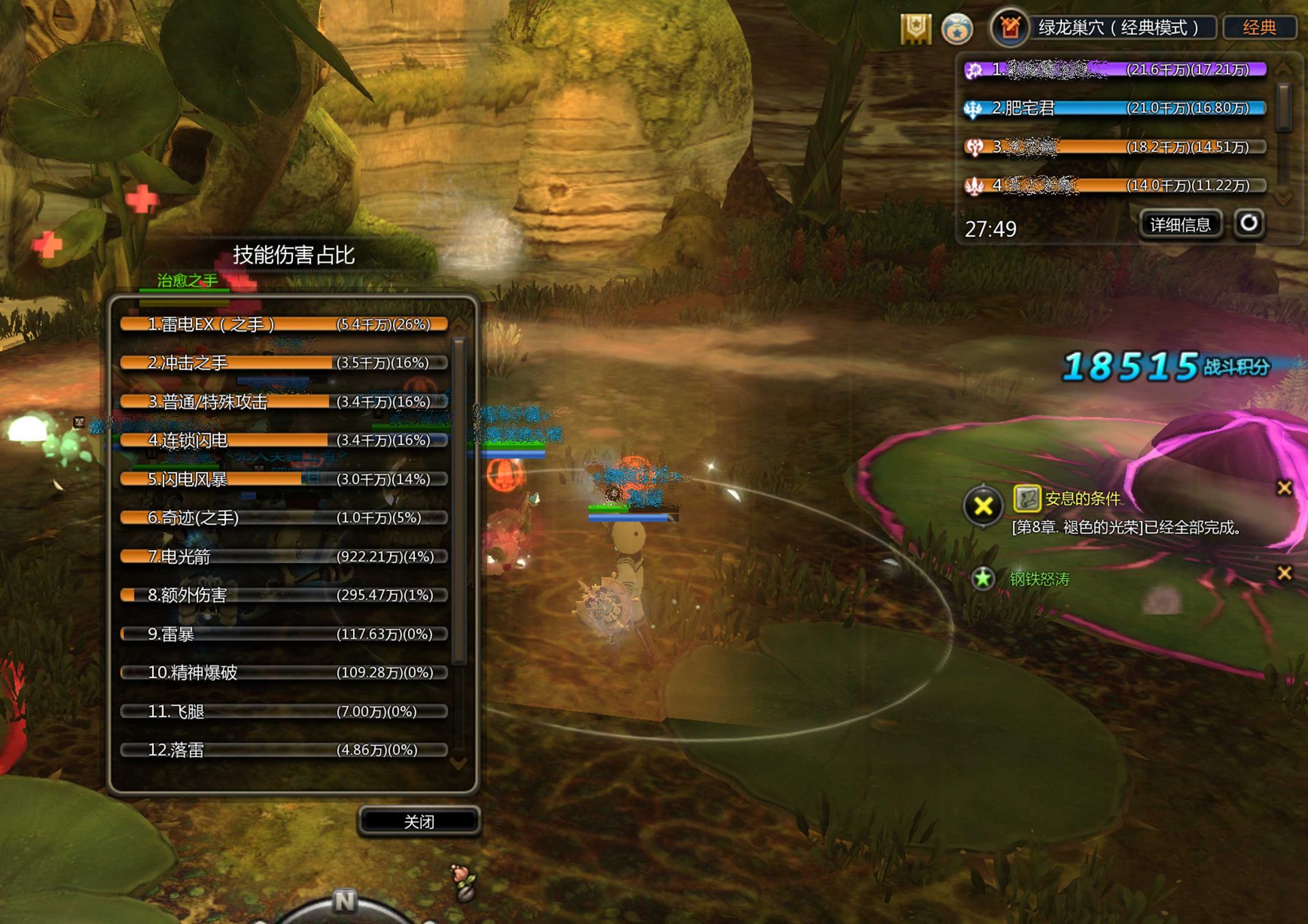Click the golden banner icon
Image resolution: width=1308 pixels, height=924 pixels.
(x=915, y=29)
